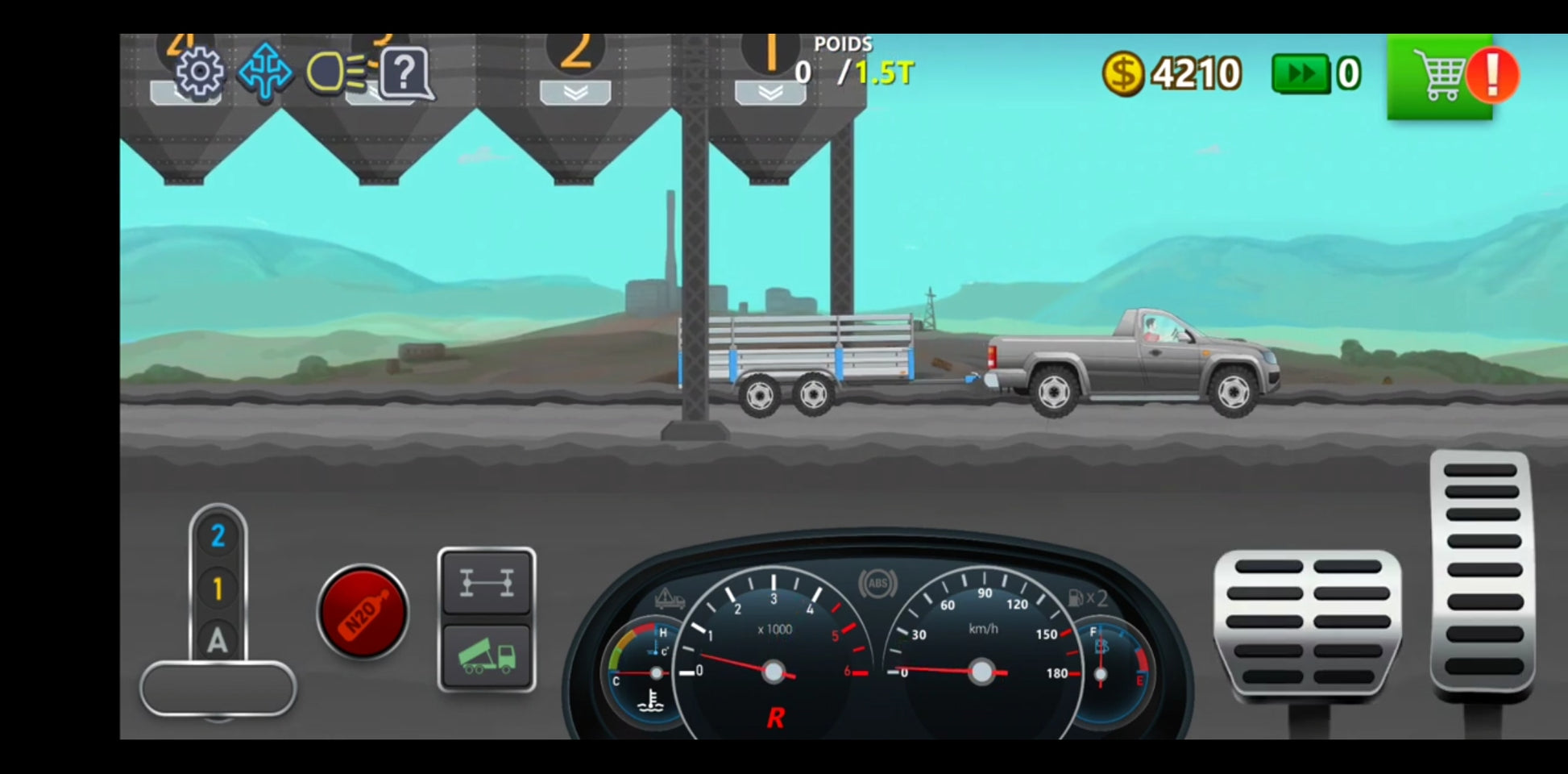1568x774 pixels.
Task: Open the gear settings menu
Action: click(199, 73)
